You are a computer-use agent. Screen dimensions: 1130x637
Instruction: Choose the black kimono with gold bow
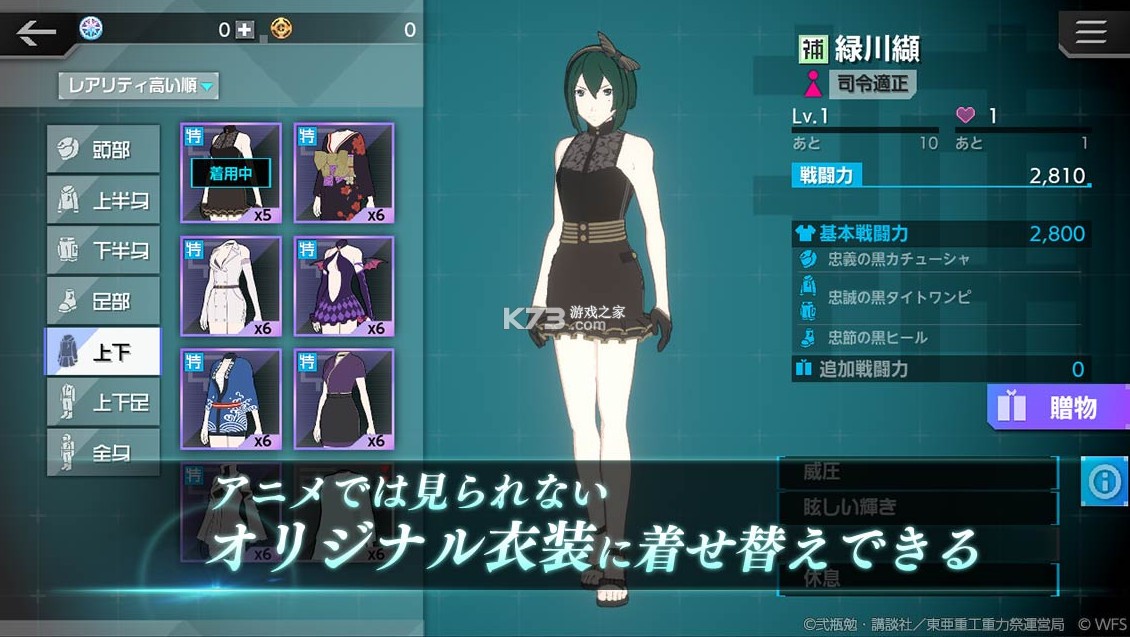pos(344,173)
